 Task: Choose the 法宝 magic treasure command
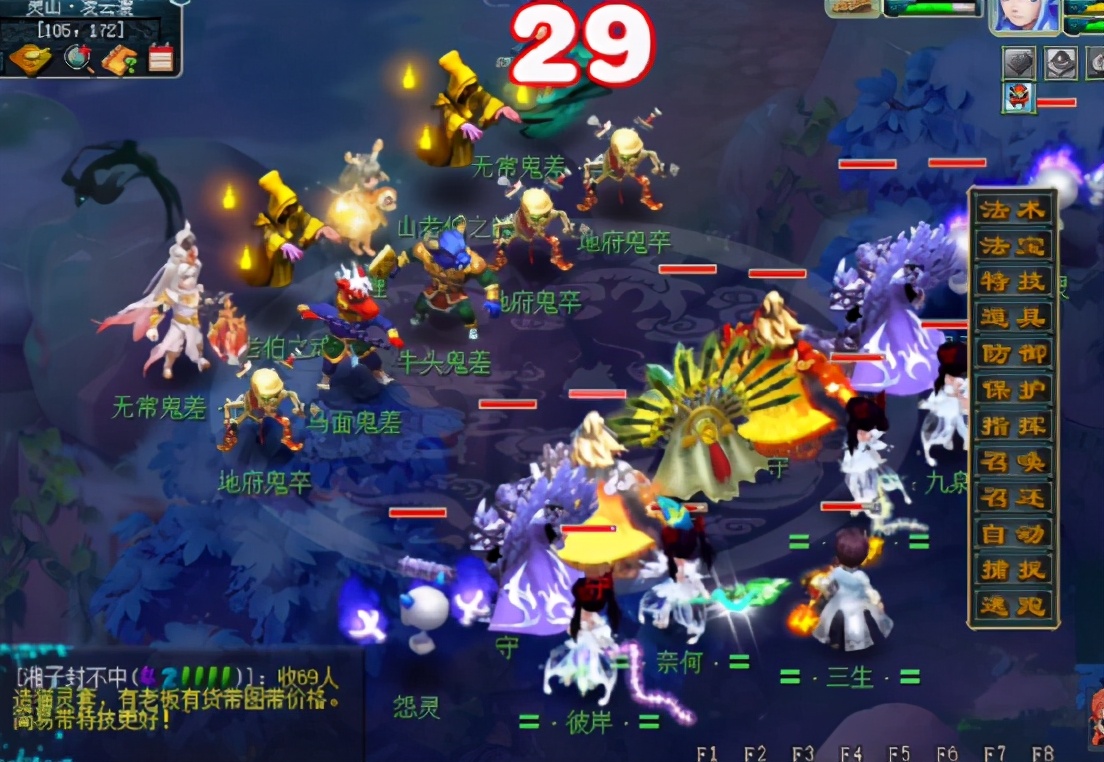click(1012, 246)
